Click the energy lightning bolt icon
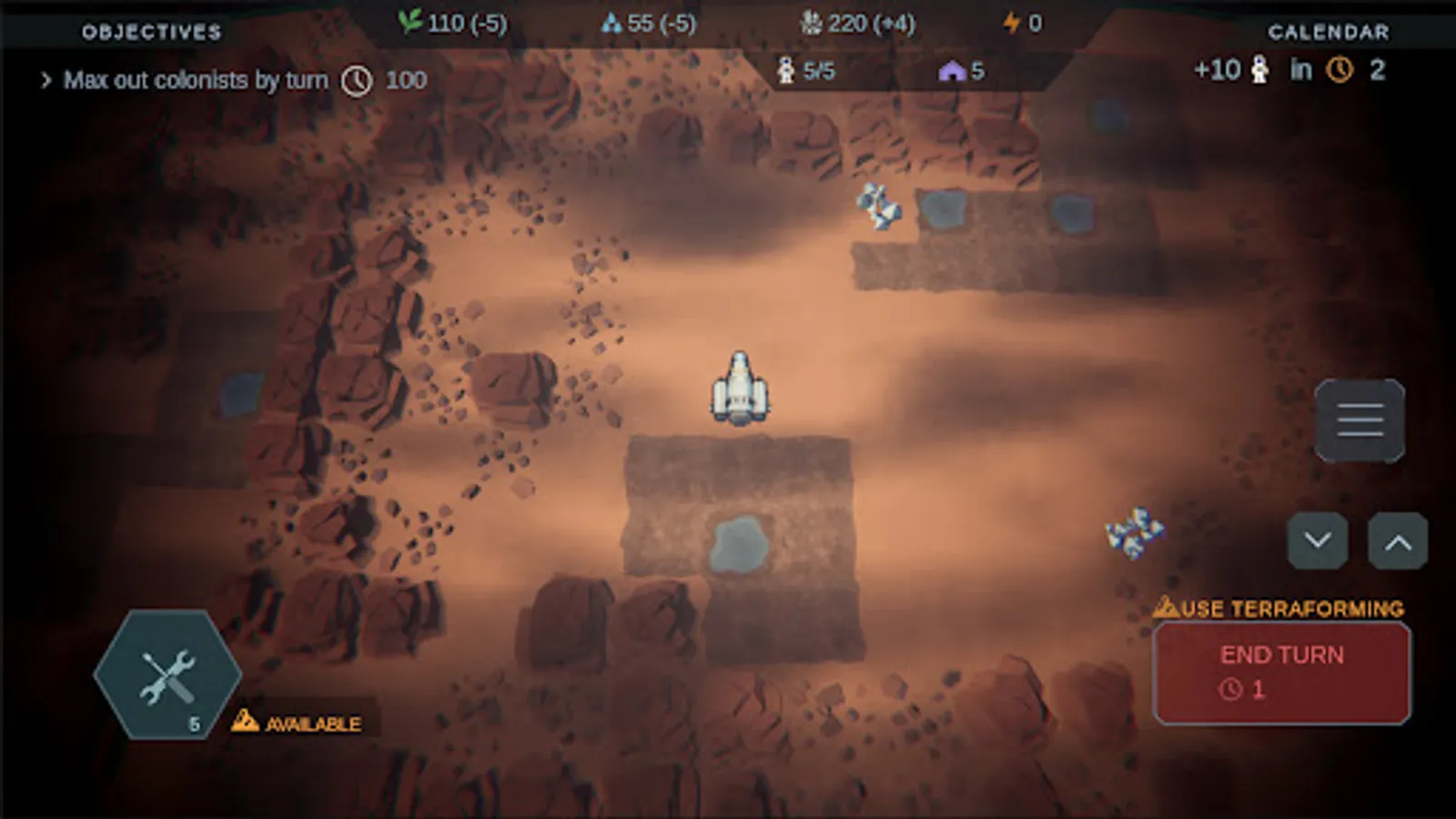Image resolution: width=1456 pixels, height=819 pixels. [x=1010, y=23]
